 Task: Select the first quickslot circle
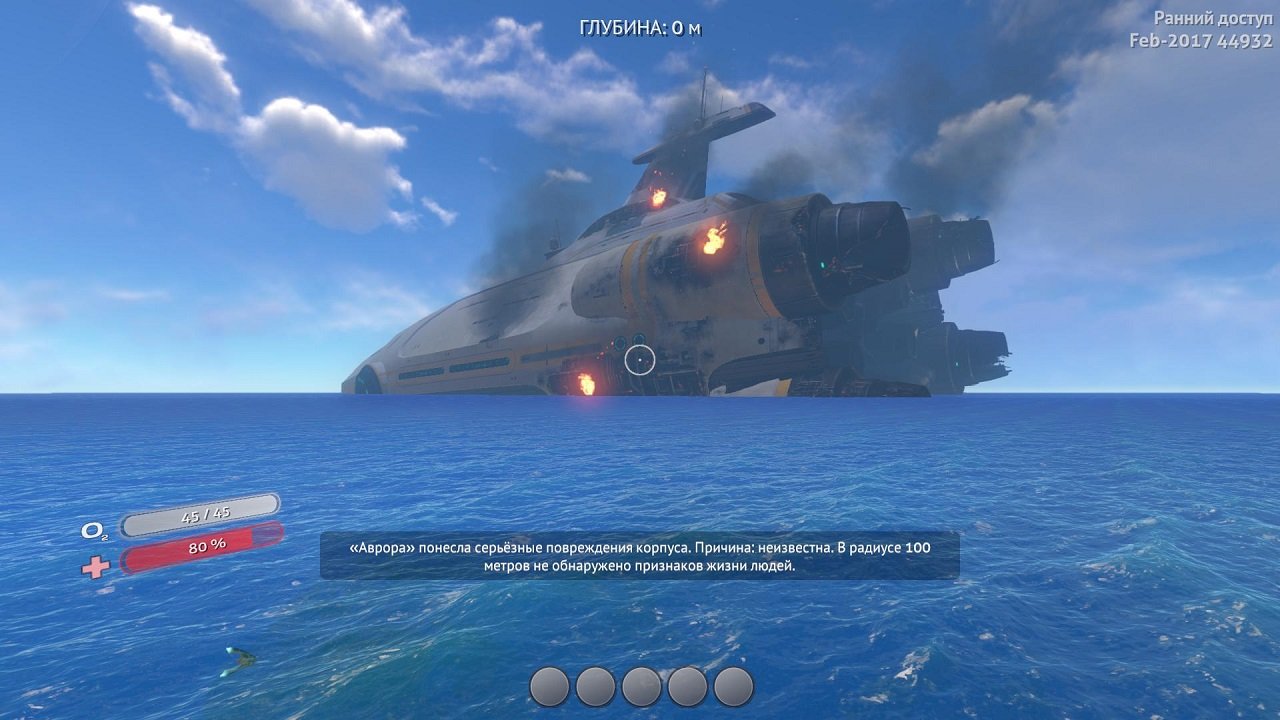coord(552,686)
